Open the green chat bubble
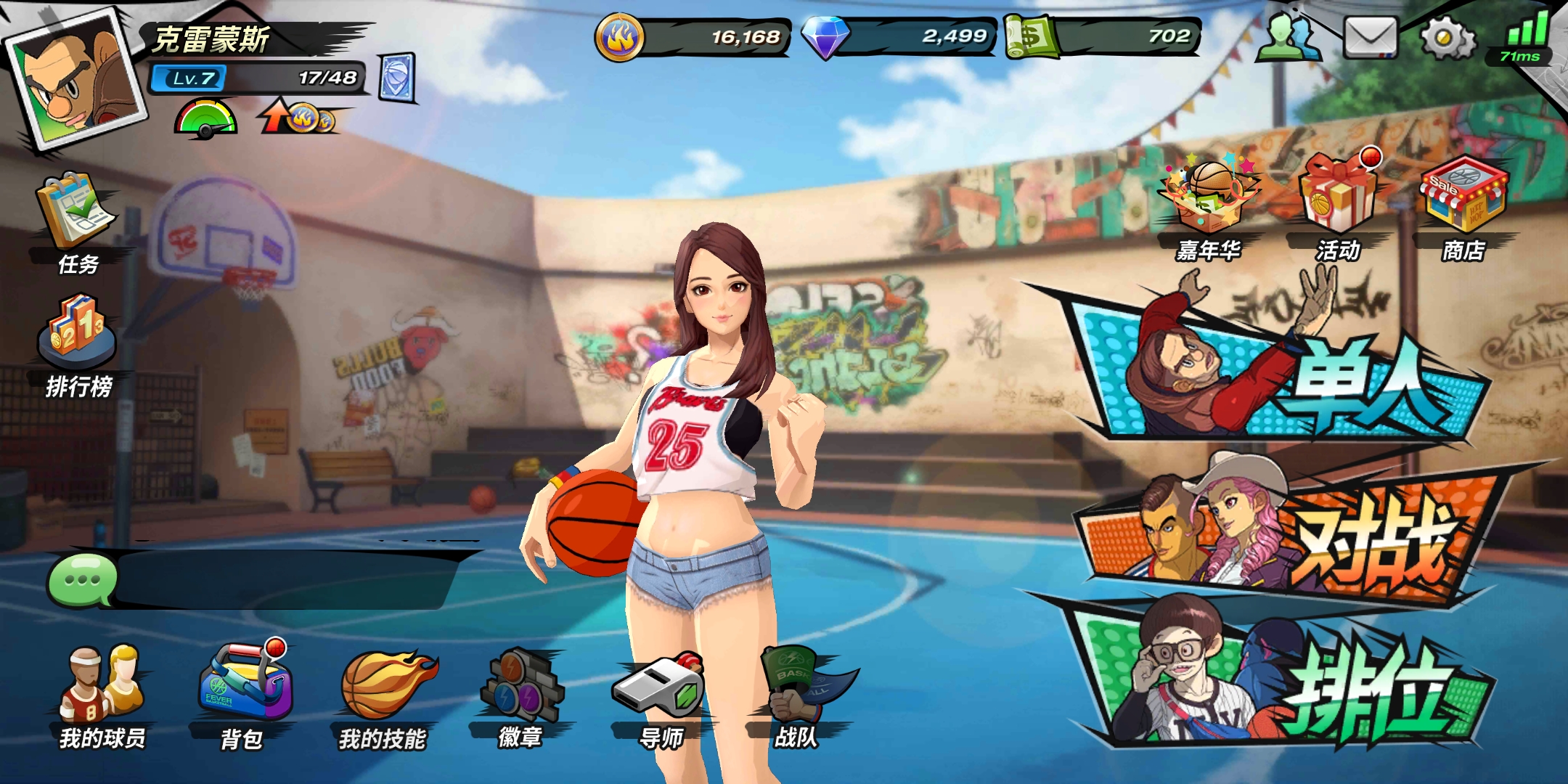Screen dimensions: 1568x784 [x=81, y=579]
